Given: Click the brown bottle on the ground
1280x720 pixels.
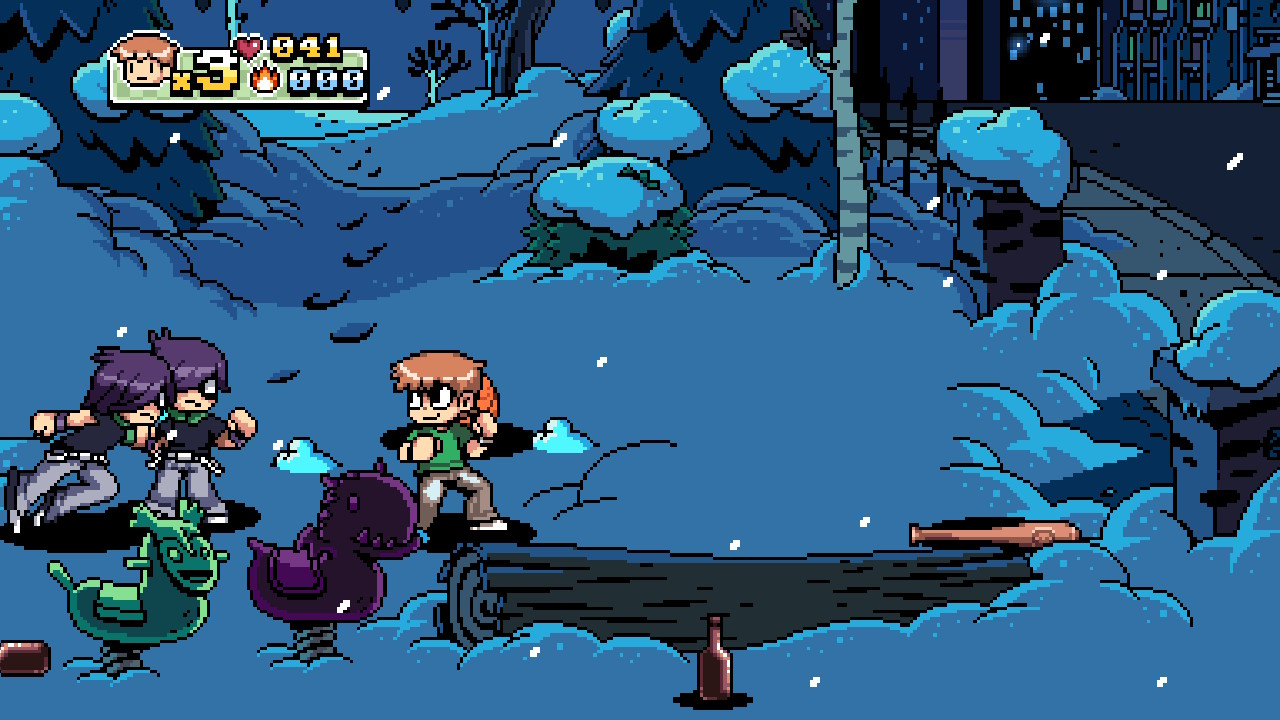Looking at the screenshot, I should [x=716, y=666].
